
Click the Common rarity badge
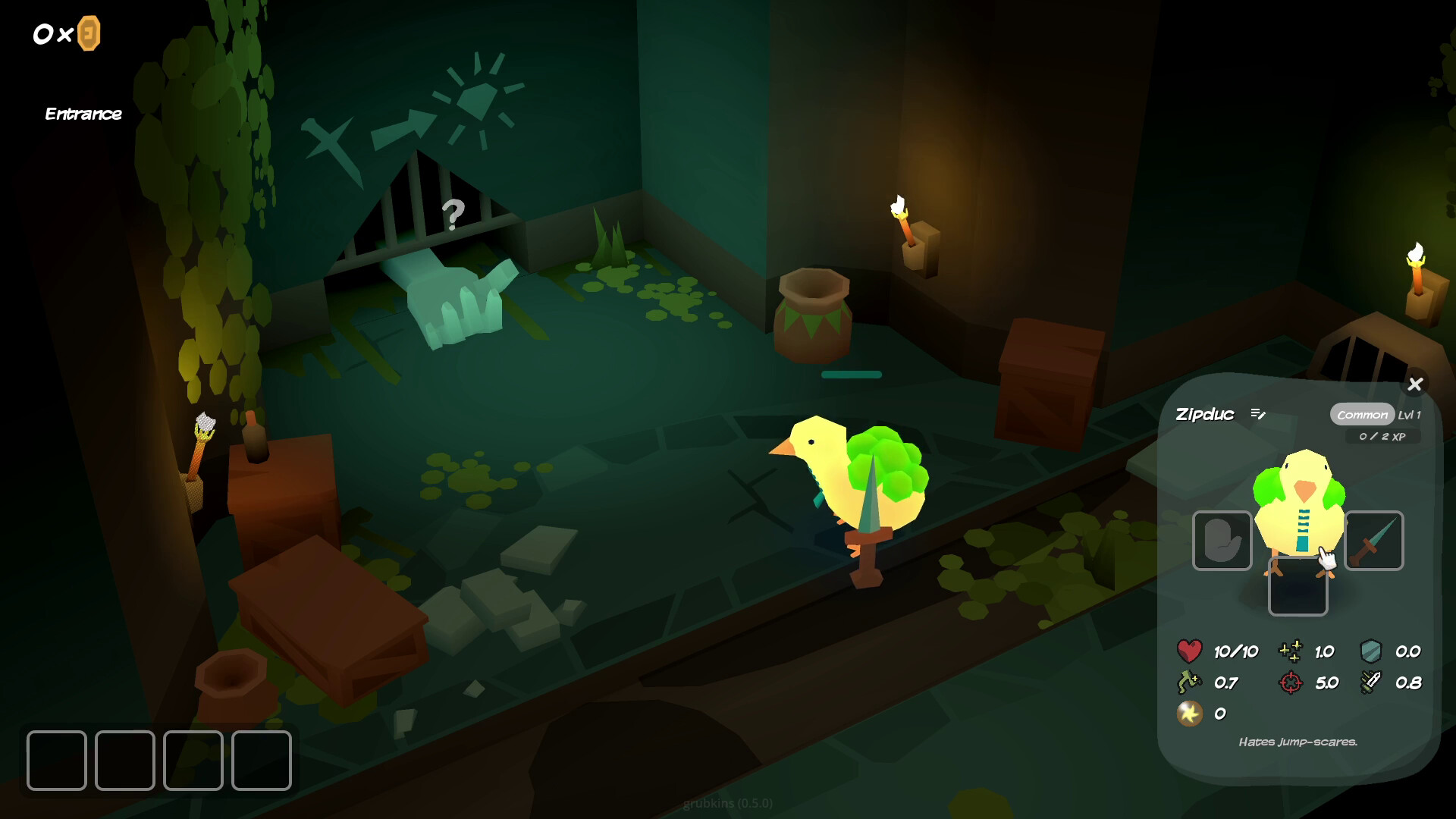(1363, 415)
